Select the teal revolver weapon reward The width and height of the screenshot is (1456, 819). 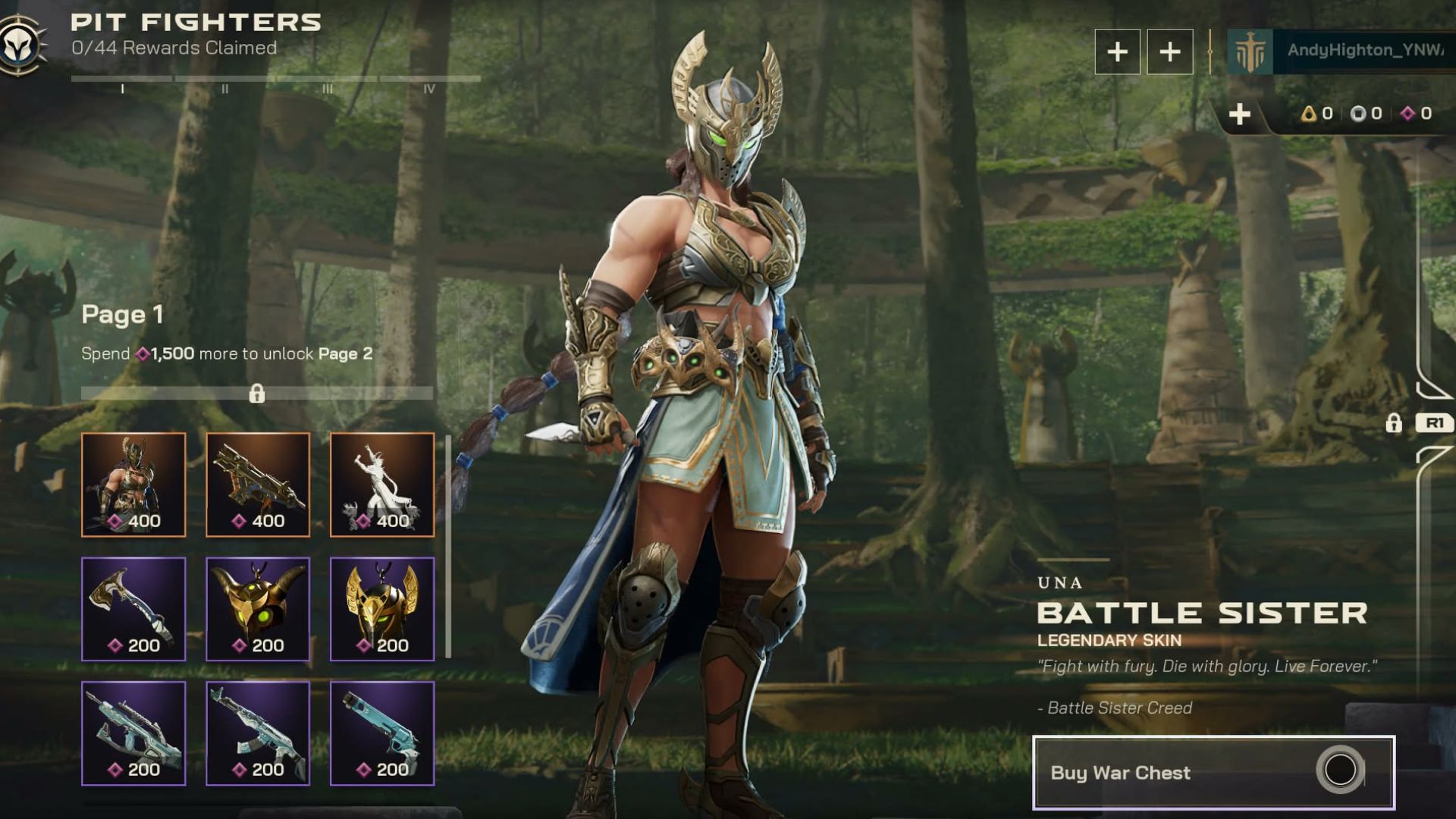tap(382, 733)
